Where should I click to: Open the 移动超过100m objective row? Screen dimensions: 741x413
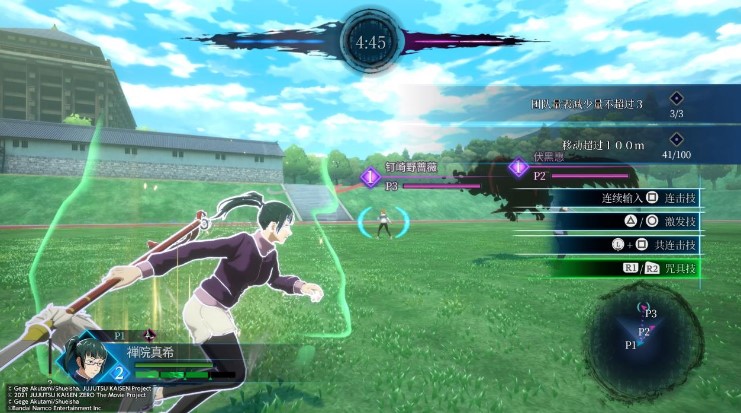click(620, 146)
